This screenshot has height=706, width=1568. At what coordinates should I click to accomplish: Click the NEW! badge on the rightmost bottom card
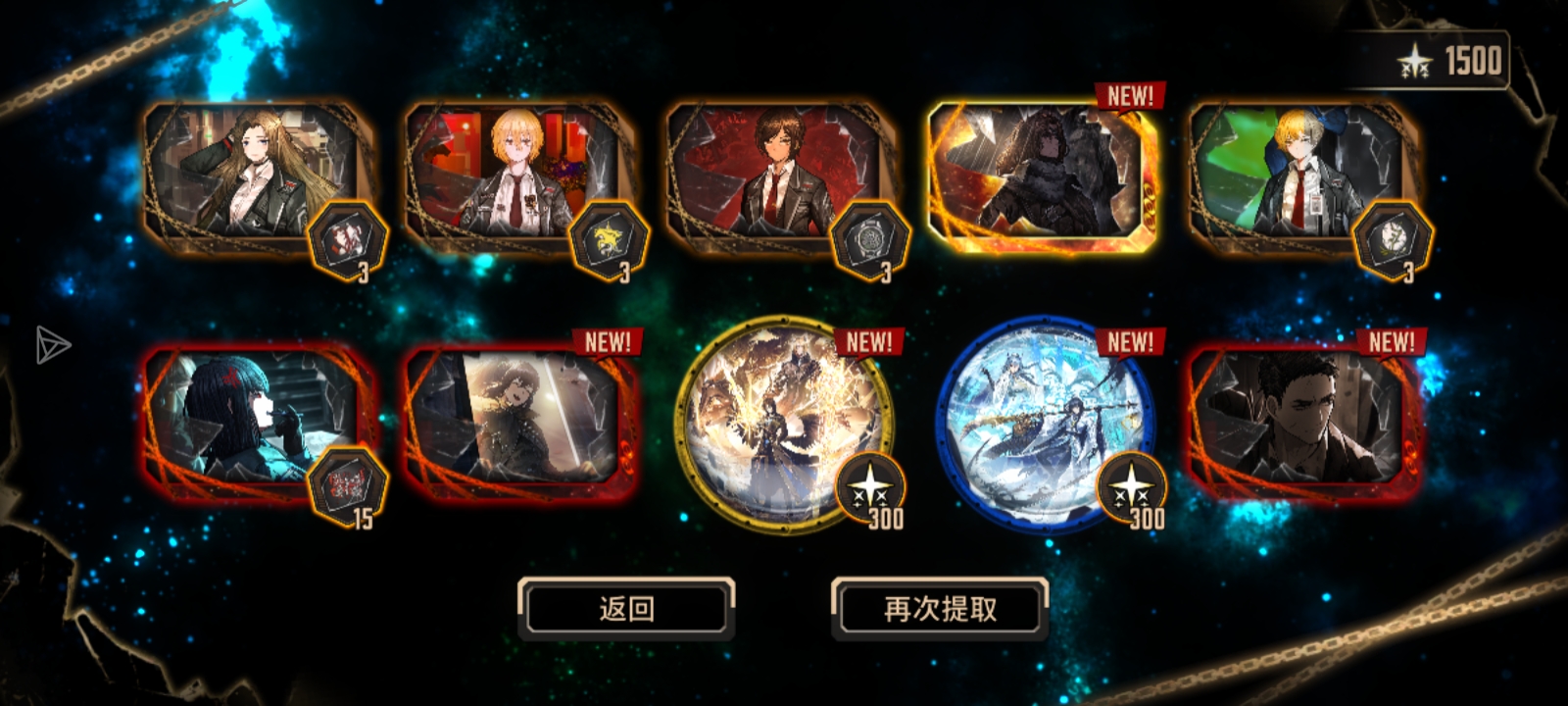click(x=1391, y=342)
